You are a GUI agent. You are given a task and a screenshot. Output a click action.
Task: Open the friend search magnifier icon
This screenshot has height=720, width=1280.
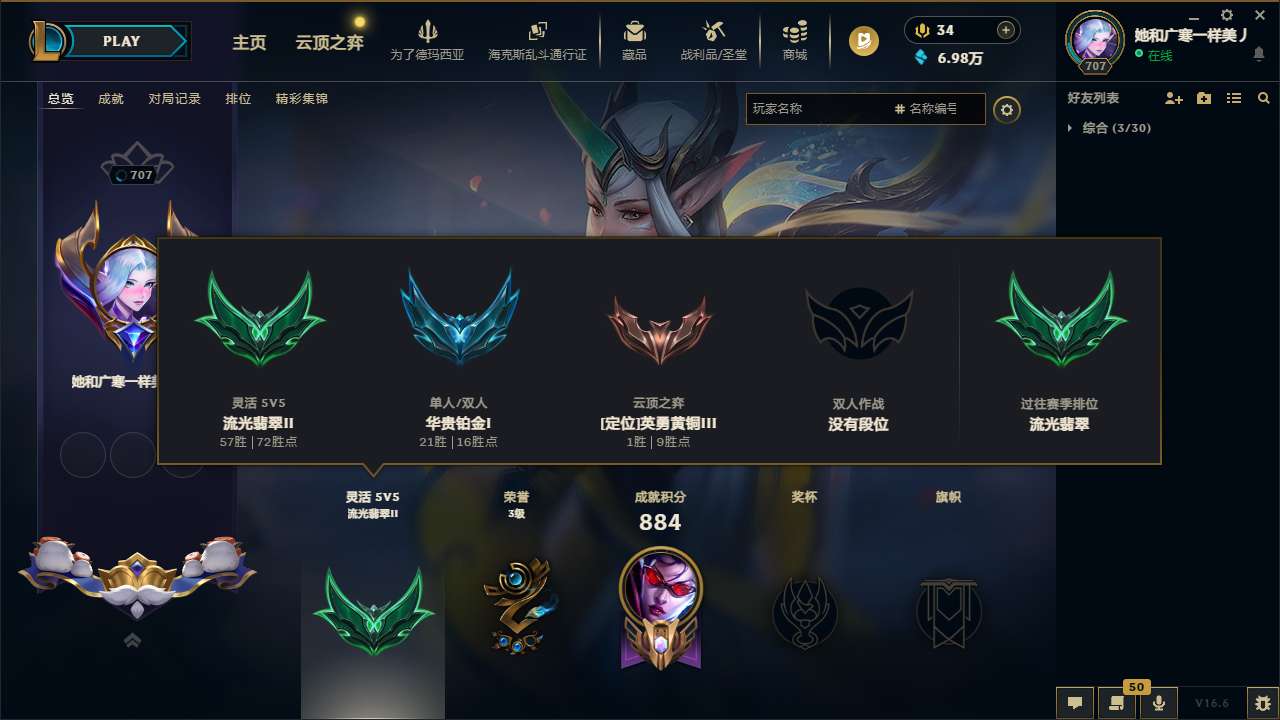tap(1262, 98)
